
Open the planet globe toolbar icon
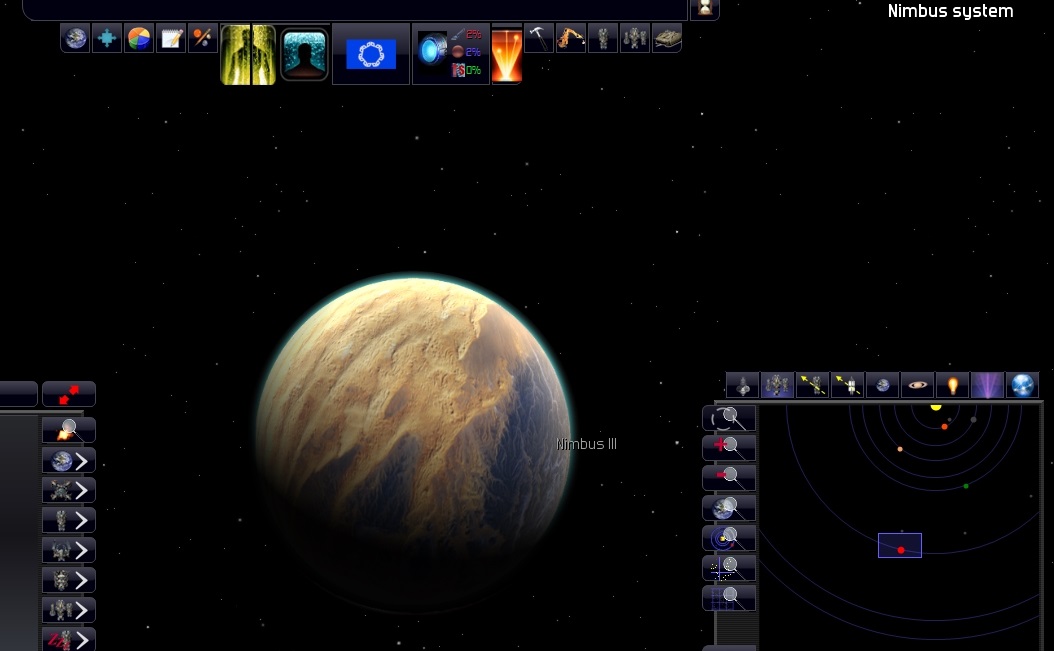tap(75, 39)
